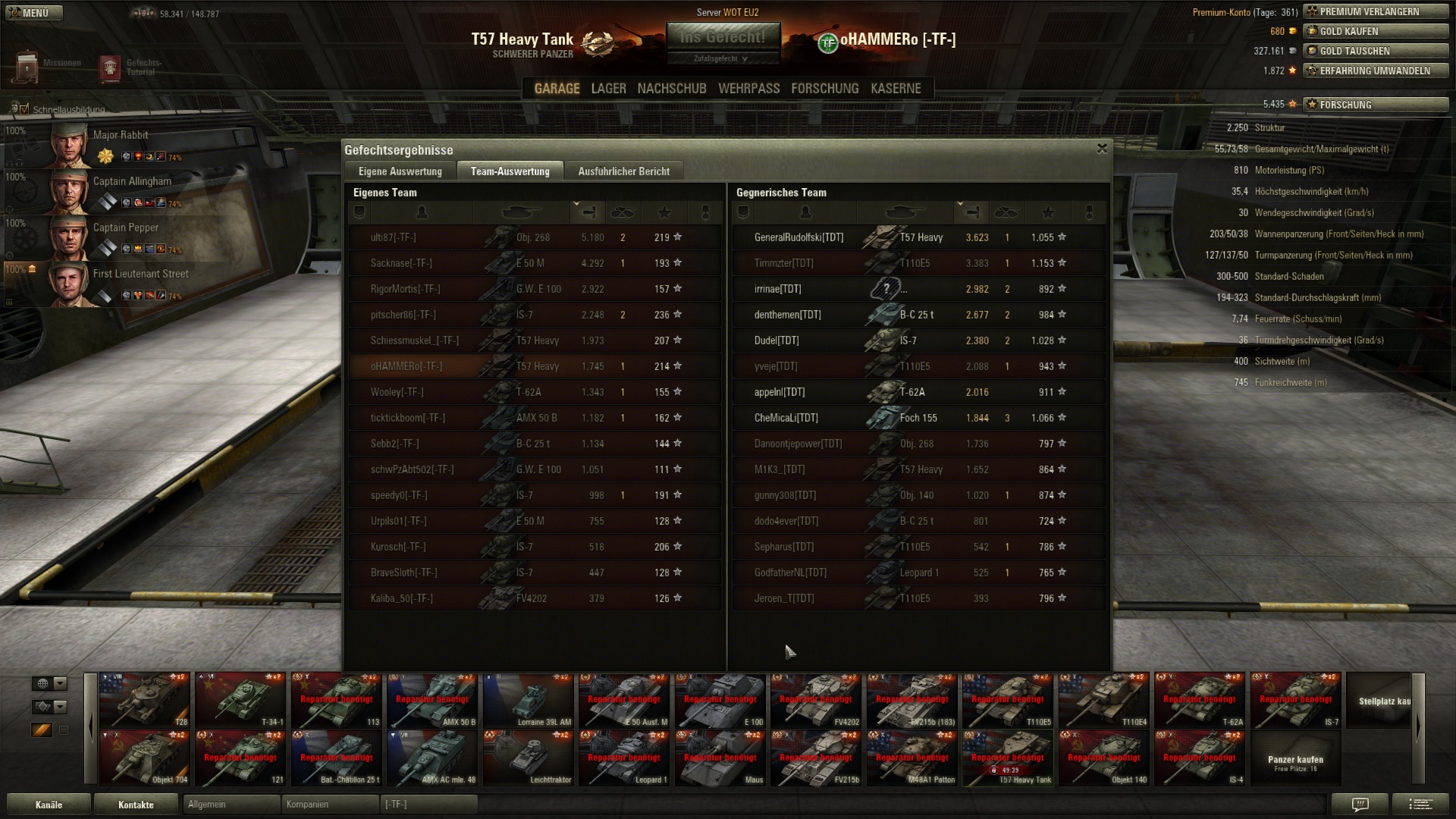This screenshot has height=819, width=1456.
Task: Select the Maus tank in the carousel
Action: 720,758
